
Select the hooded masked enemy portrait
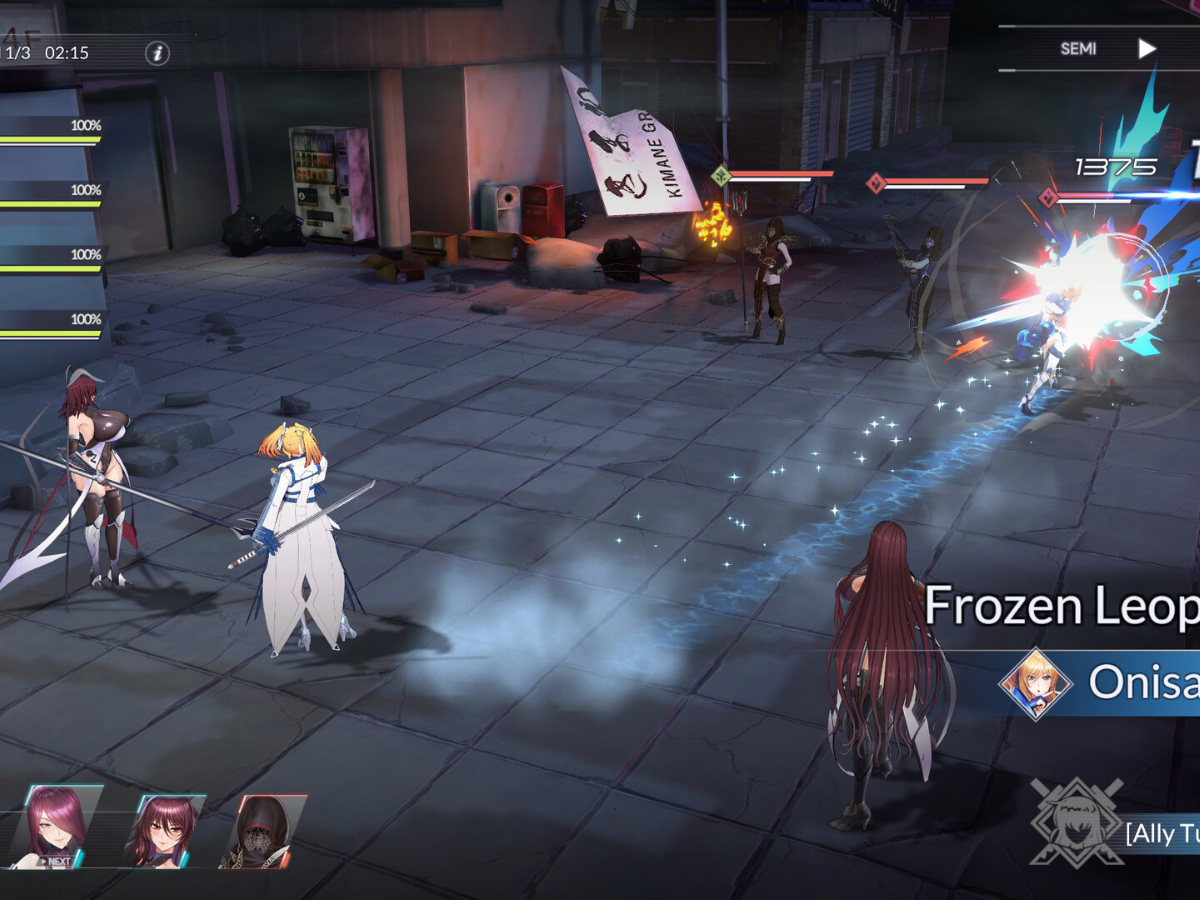coord(261,831)
